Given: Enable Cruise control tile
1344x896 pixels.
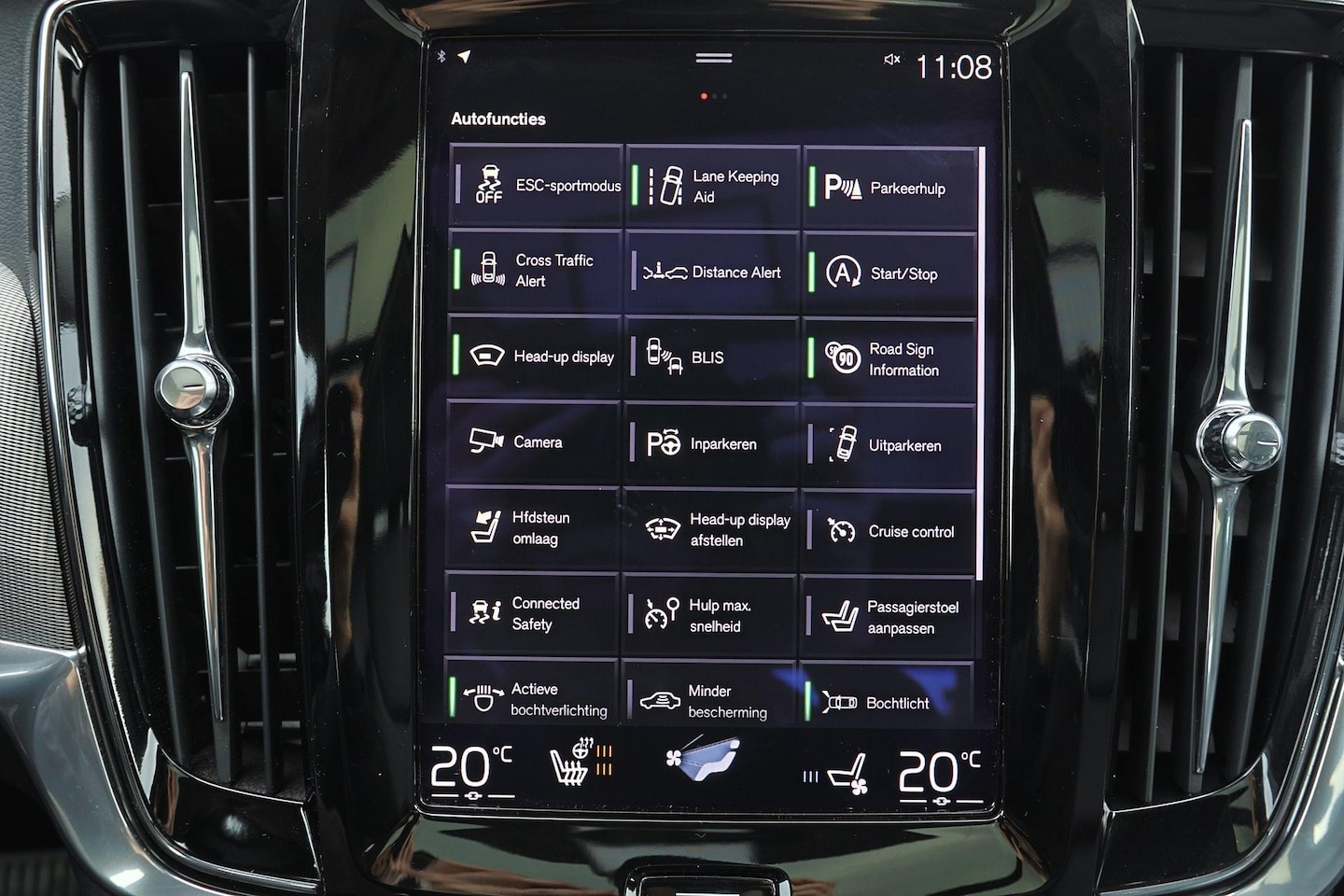Looking at the screenshot, I should point(887,531).
